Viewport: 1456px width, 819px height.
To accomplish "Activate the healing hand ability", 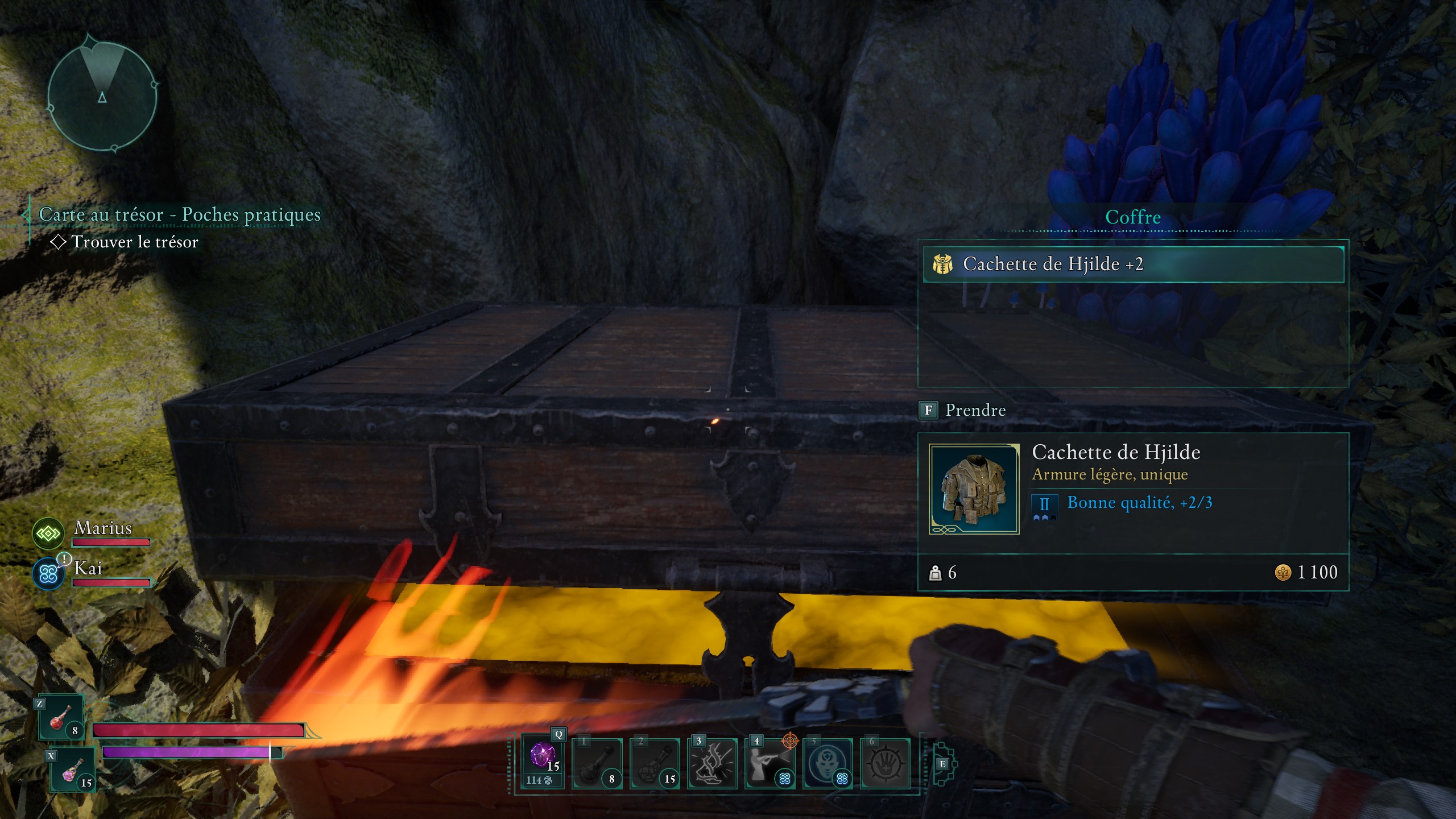I will click(885, 763).
